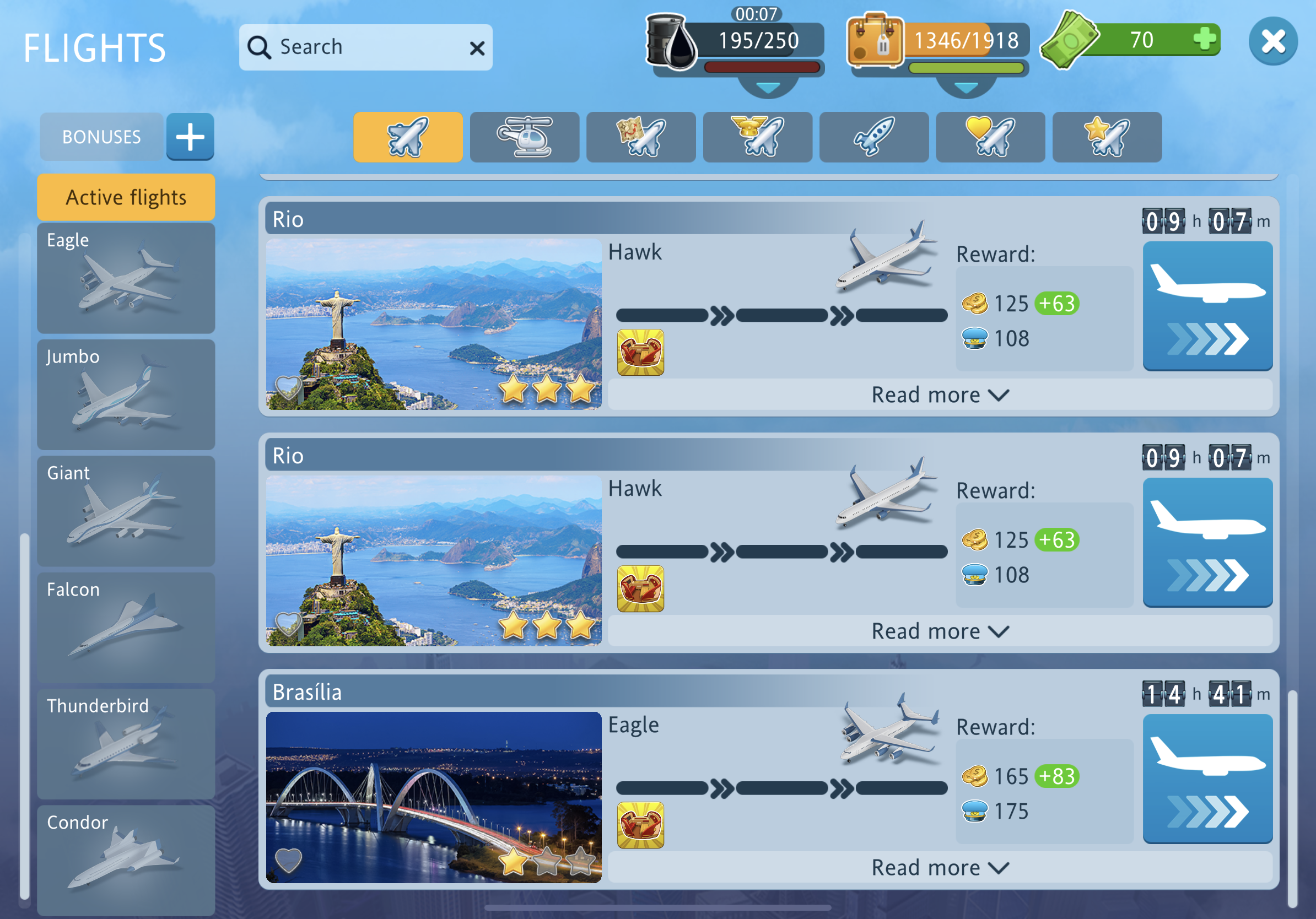Select the Eagle plane in the sidebar
Viewport: 1316px width, 919px height.
point(126,278)
